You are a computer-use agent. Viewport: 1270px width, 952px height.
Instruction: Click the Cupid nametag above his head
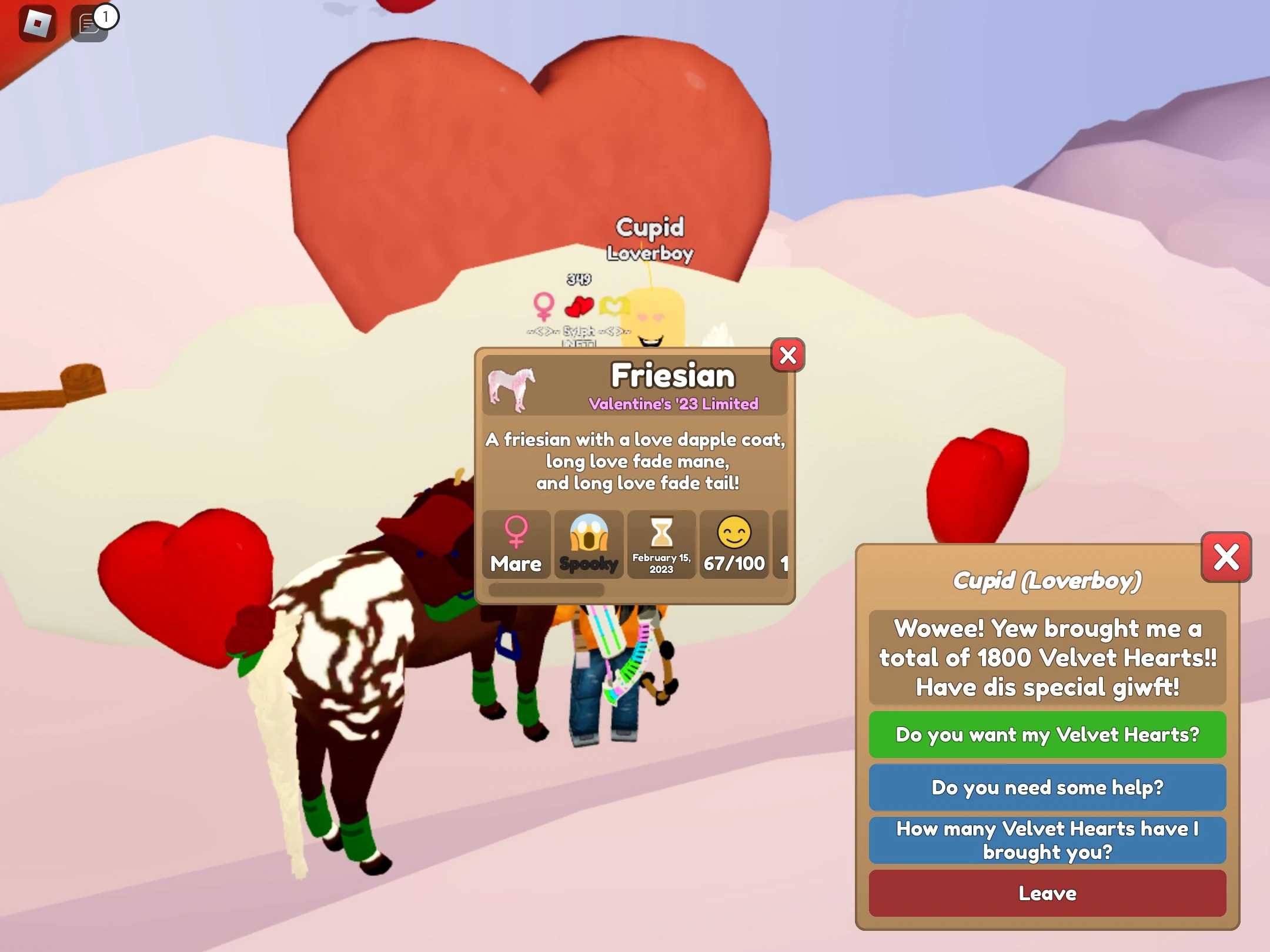coord(650,228)
